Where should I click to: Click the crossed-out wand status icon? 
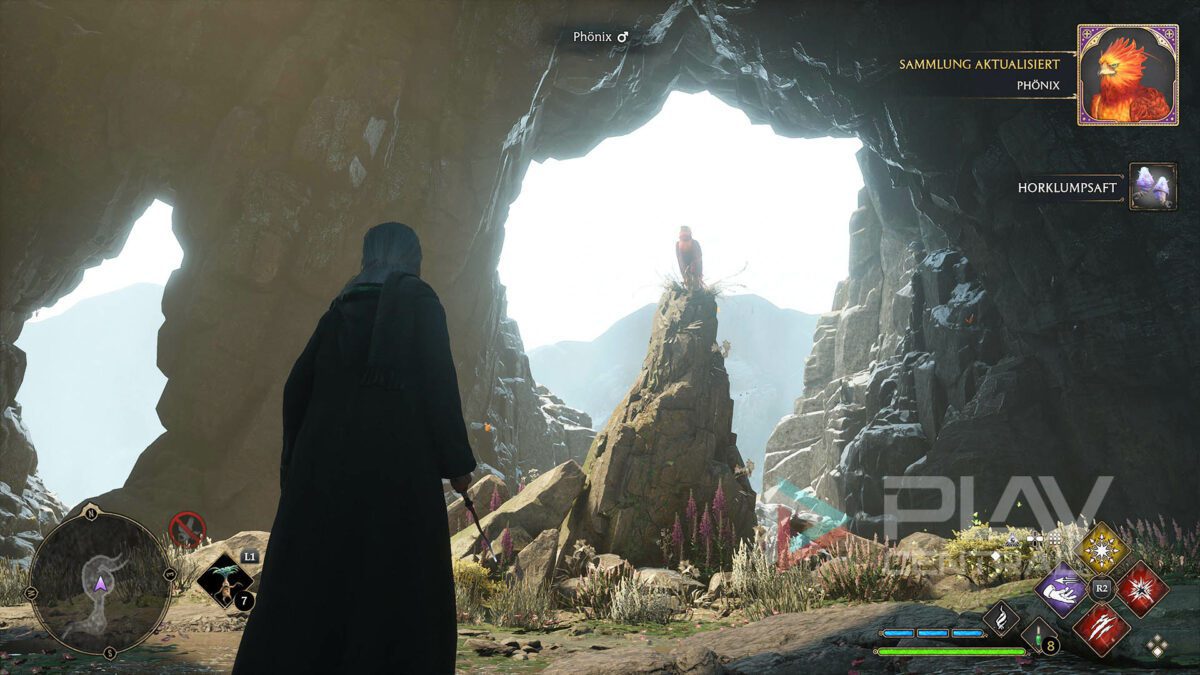point(187,528)
